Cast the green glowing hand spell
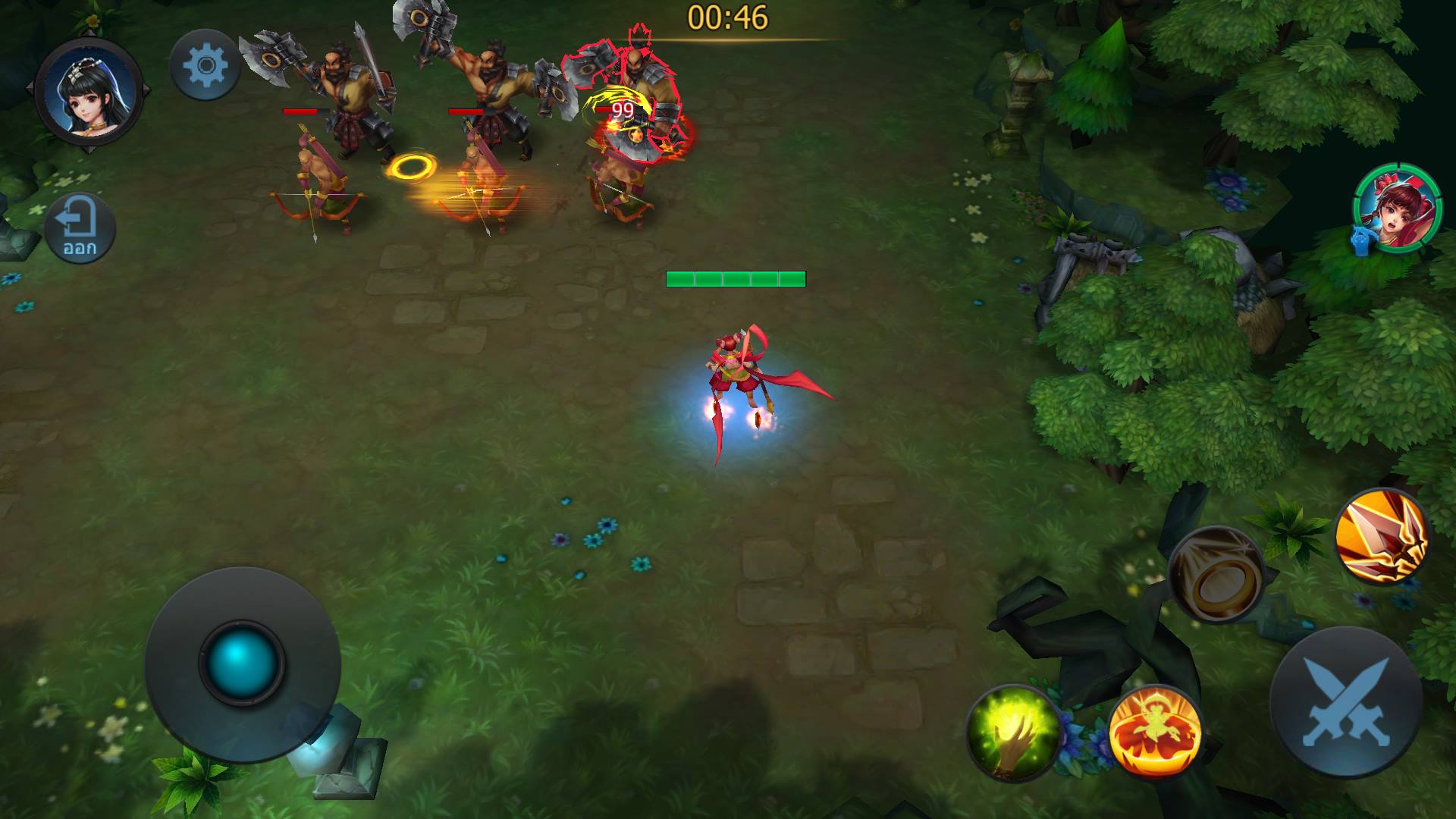This screenshot has width=1456, height=819. [1013, 733]
